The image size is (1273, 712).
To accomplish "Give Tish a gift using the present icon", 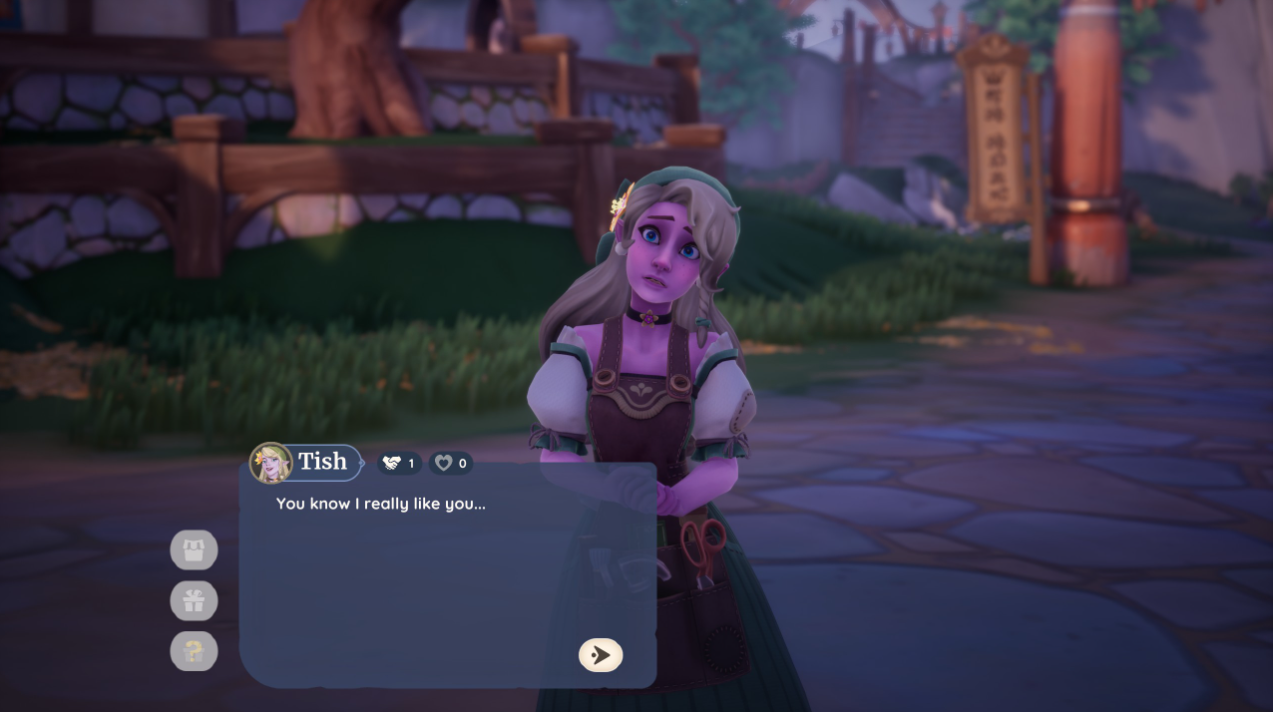I will [x=194, y=601].
